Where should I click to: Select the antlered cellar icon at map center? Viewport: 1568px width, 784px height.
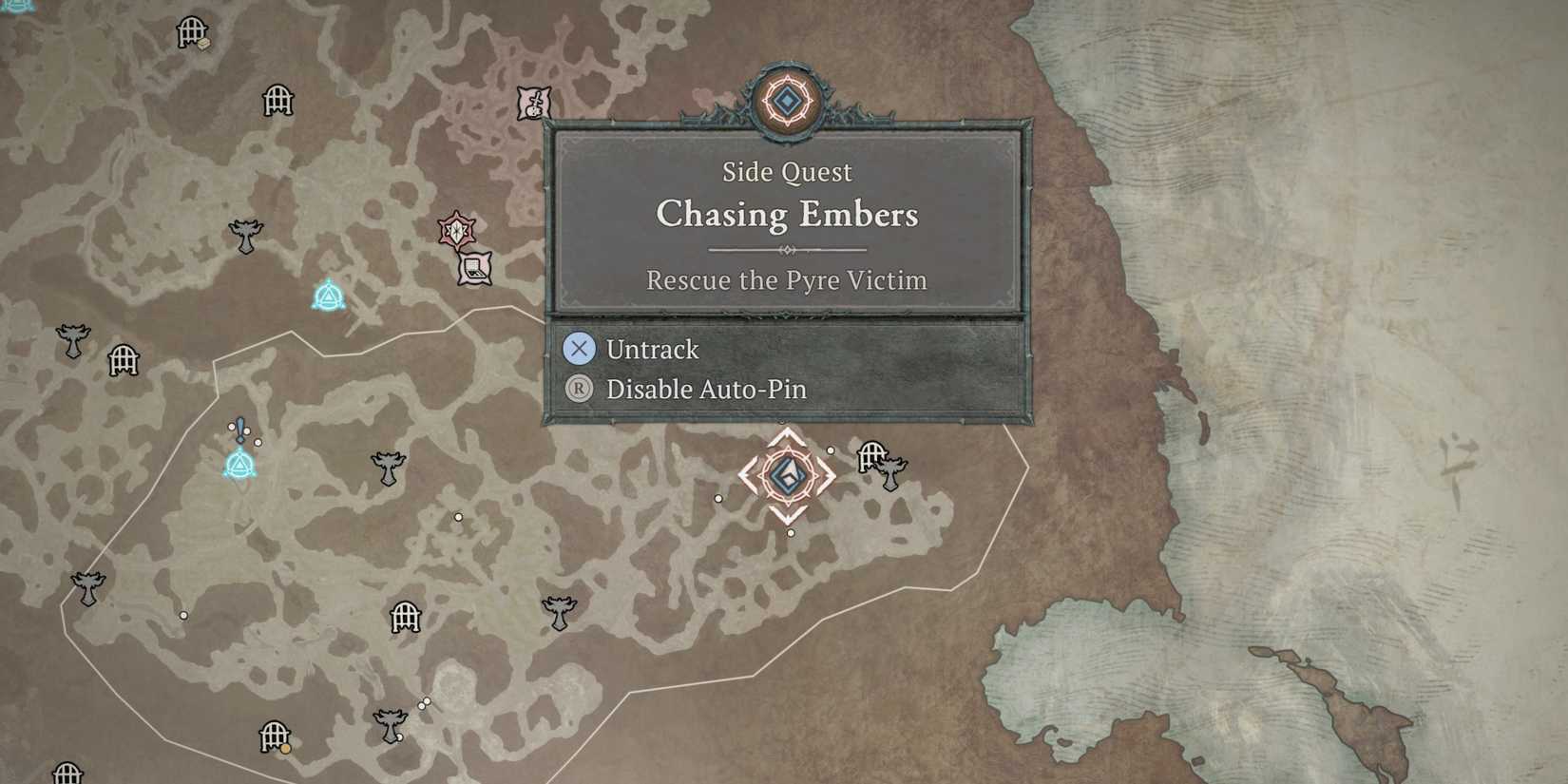390,468
